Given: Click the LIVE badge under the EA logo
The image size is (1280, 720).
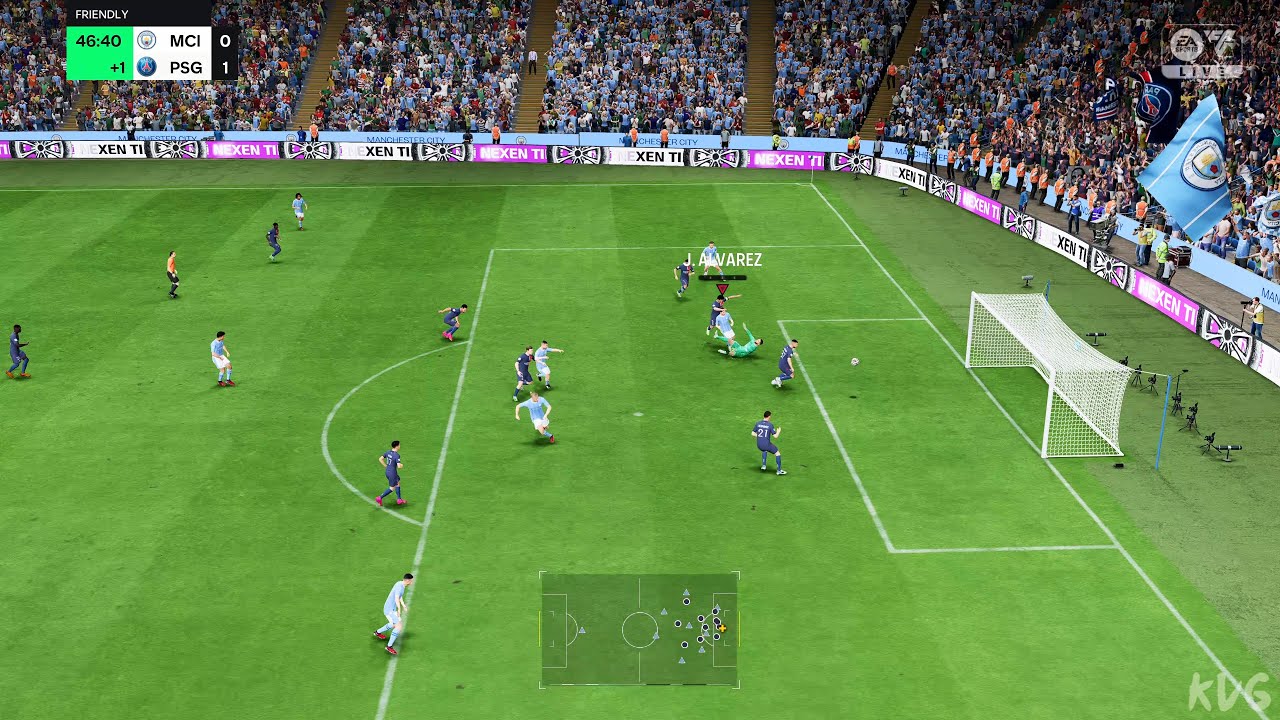Looking at the screenshot, I should click(1201, 72).
